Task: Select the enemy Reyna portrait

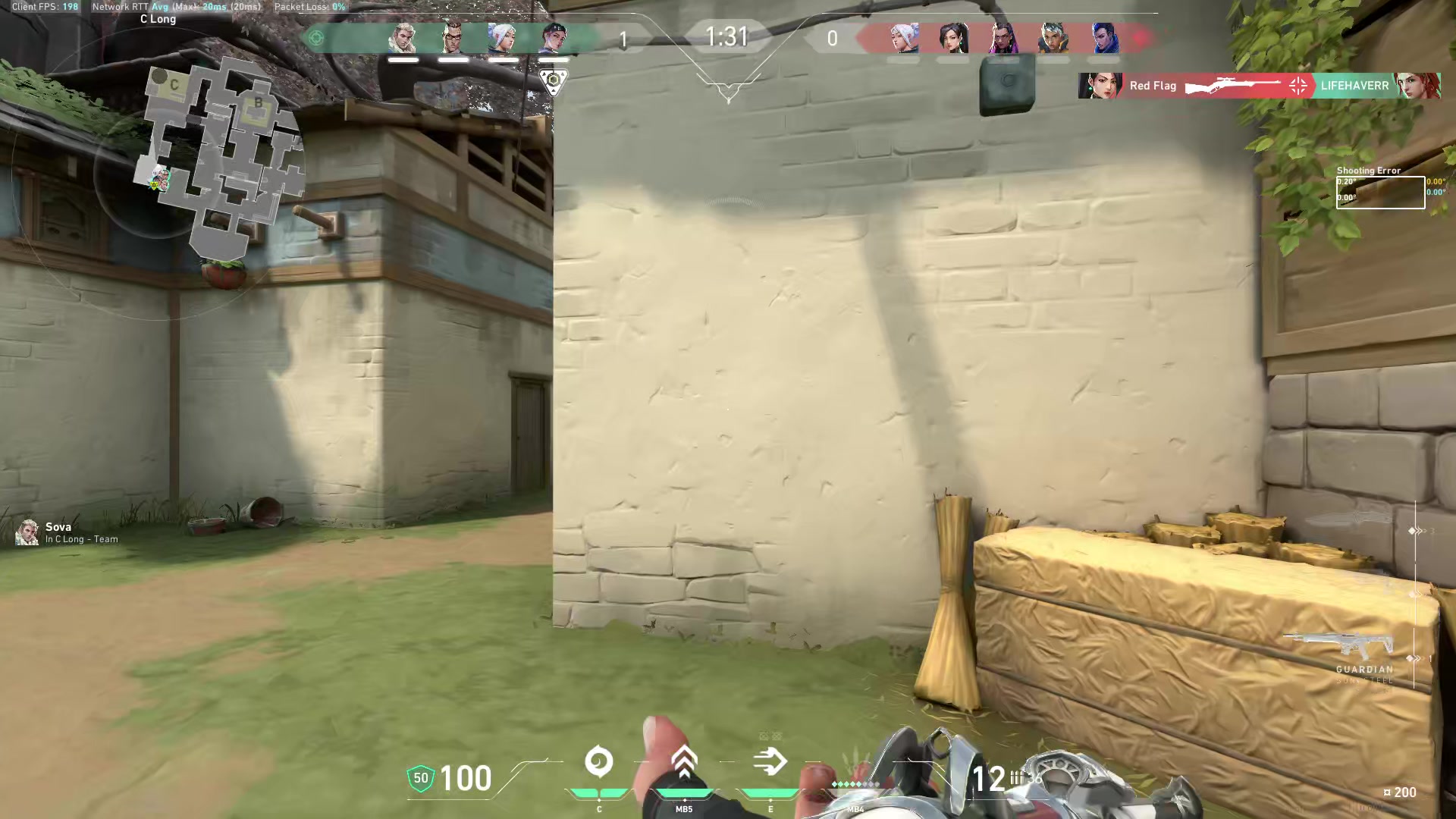Action: click(1003, 37)
